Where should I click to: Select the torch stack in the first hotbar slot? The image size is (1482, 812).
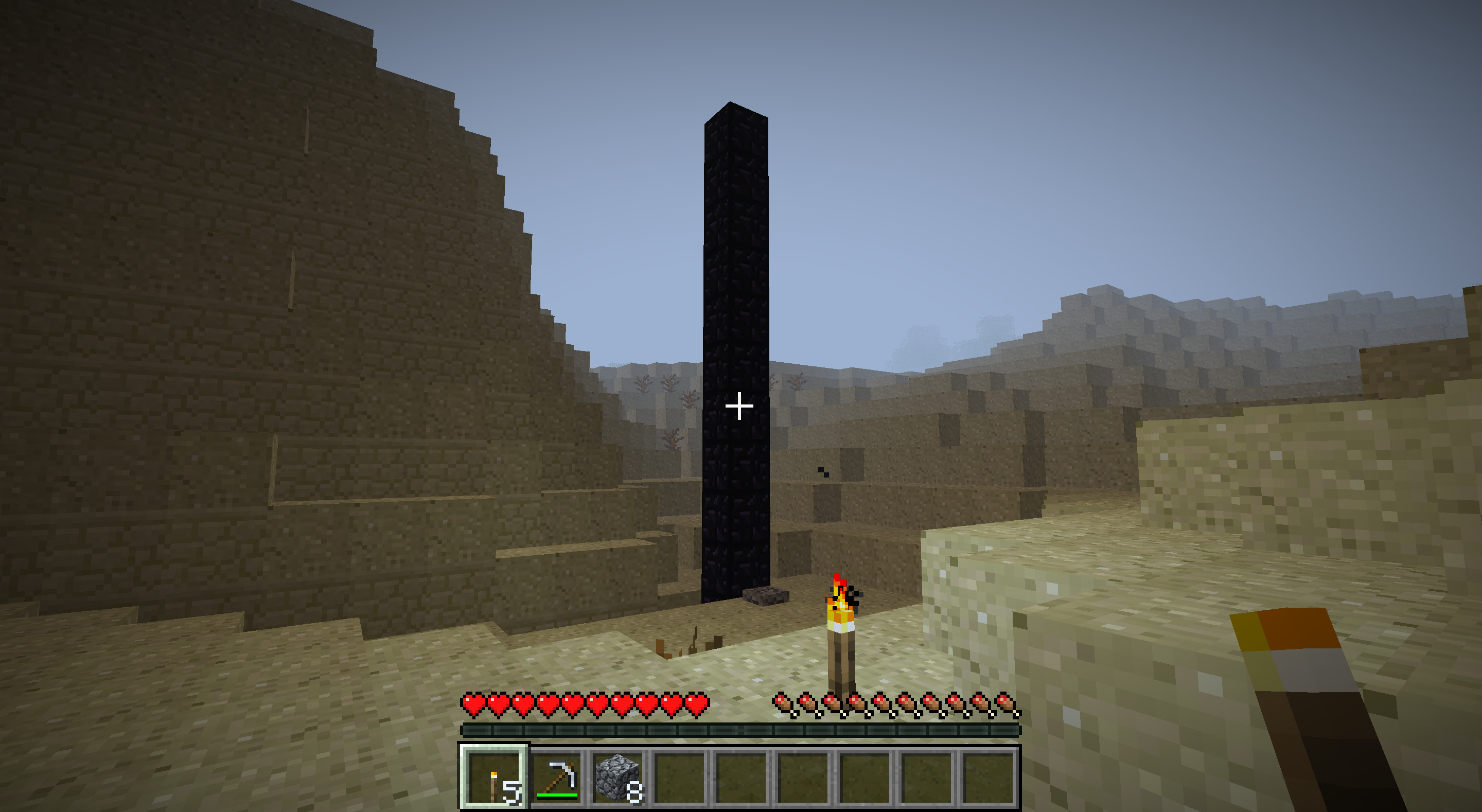pos(493,778)
